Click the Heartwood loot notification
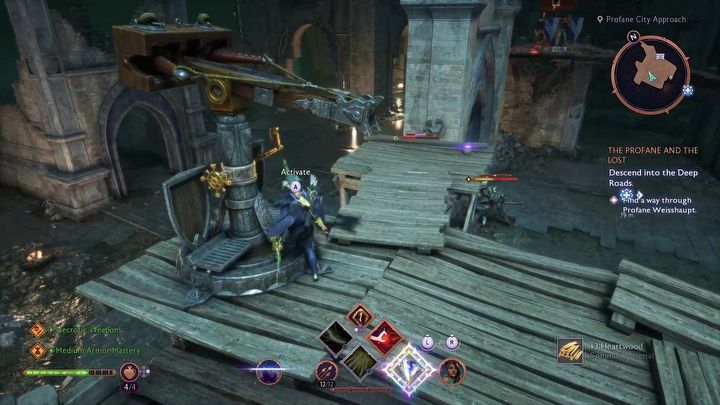The image size is (720, 405). click(602, 350)
